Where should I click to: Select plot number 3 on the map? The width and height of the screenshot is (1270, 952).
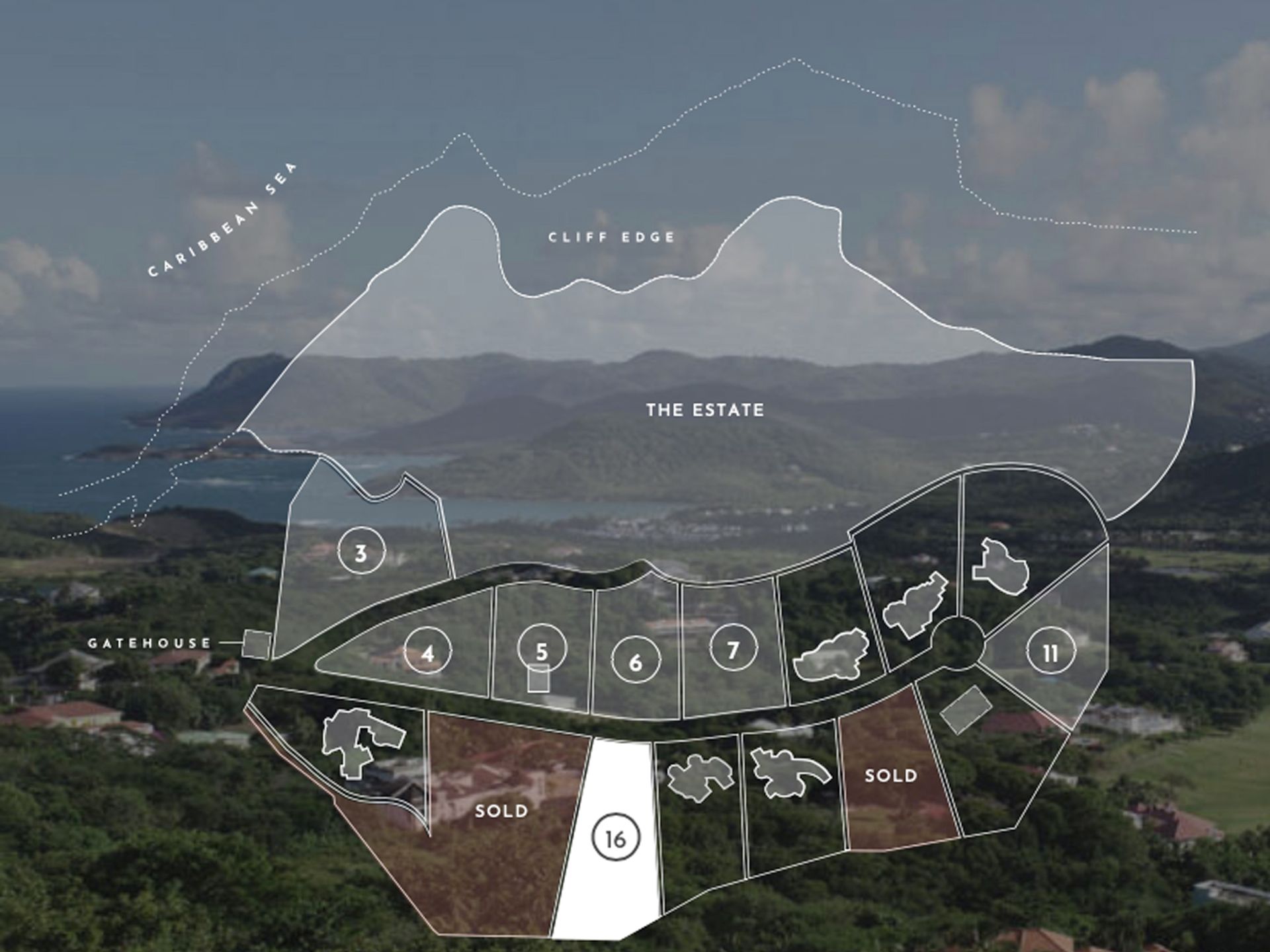click(x=360, y=553)
